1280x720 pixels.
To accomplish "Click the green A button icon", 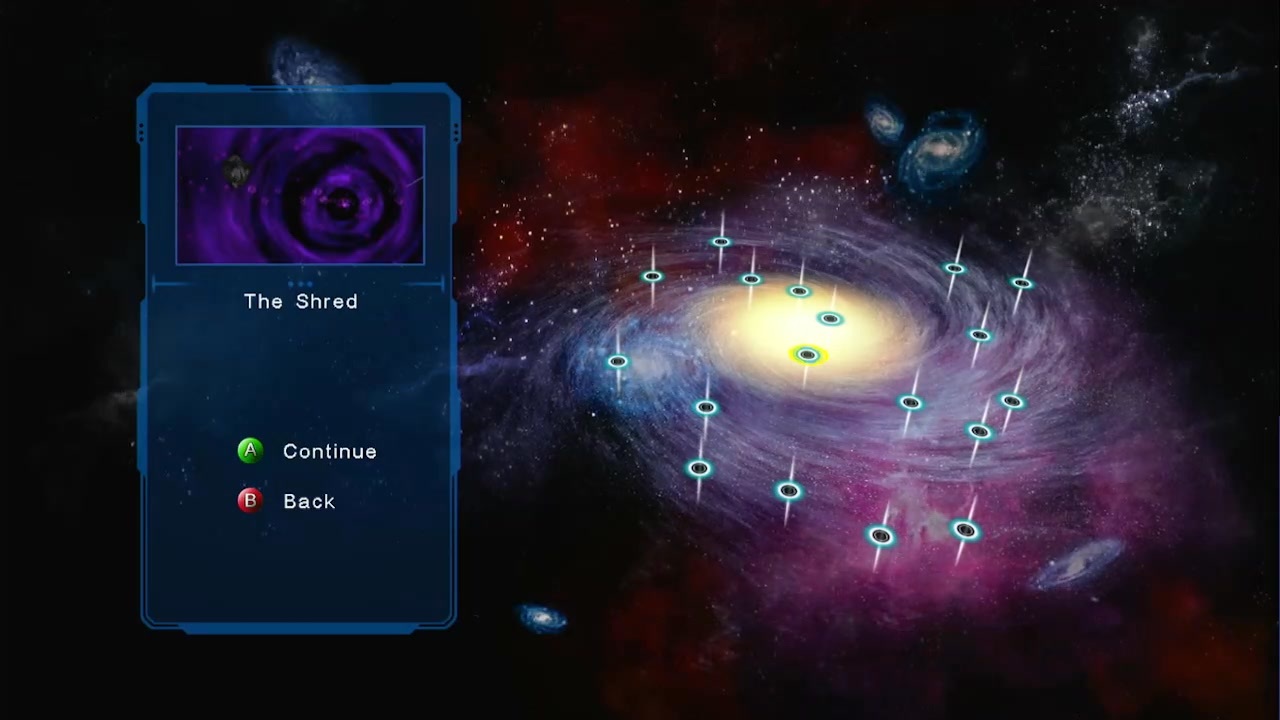I will [x=249, y=451].
